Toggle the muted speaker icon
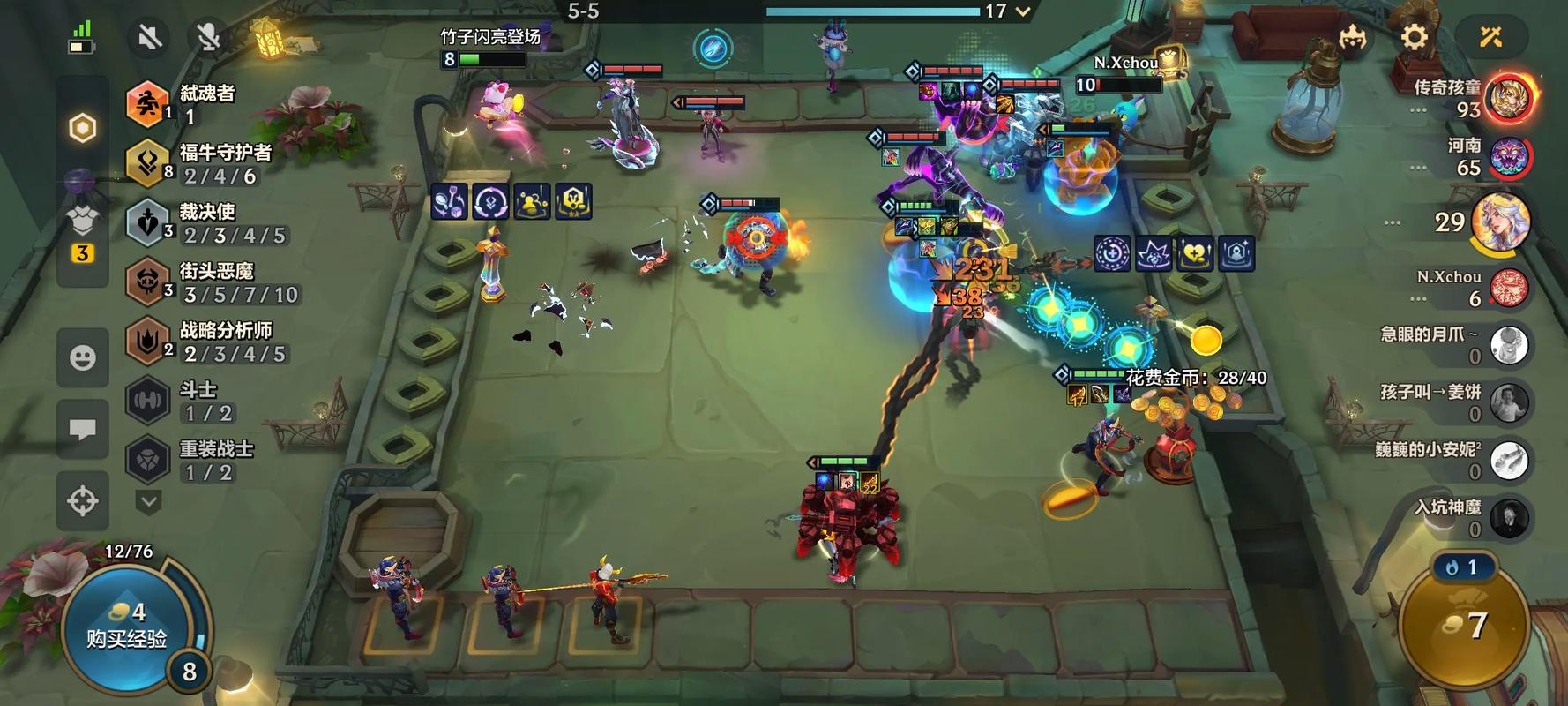Viewport: 1568px width, 706px height. [x=149, y=37]
